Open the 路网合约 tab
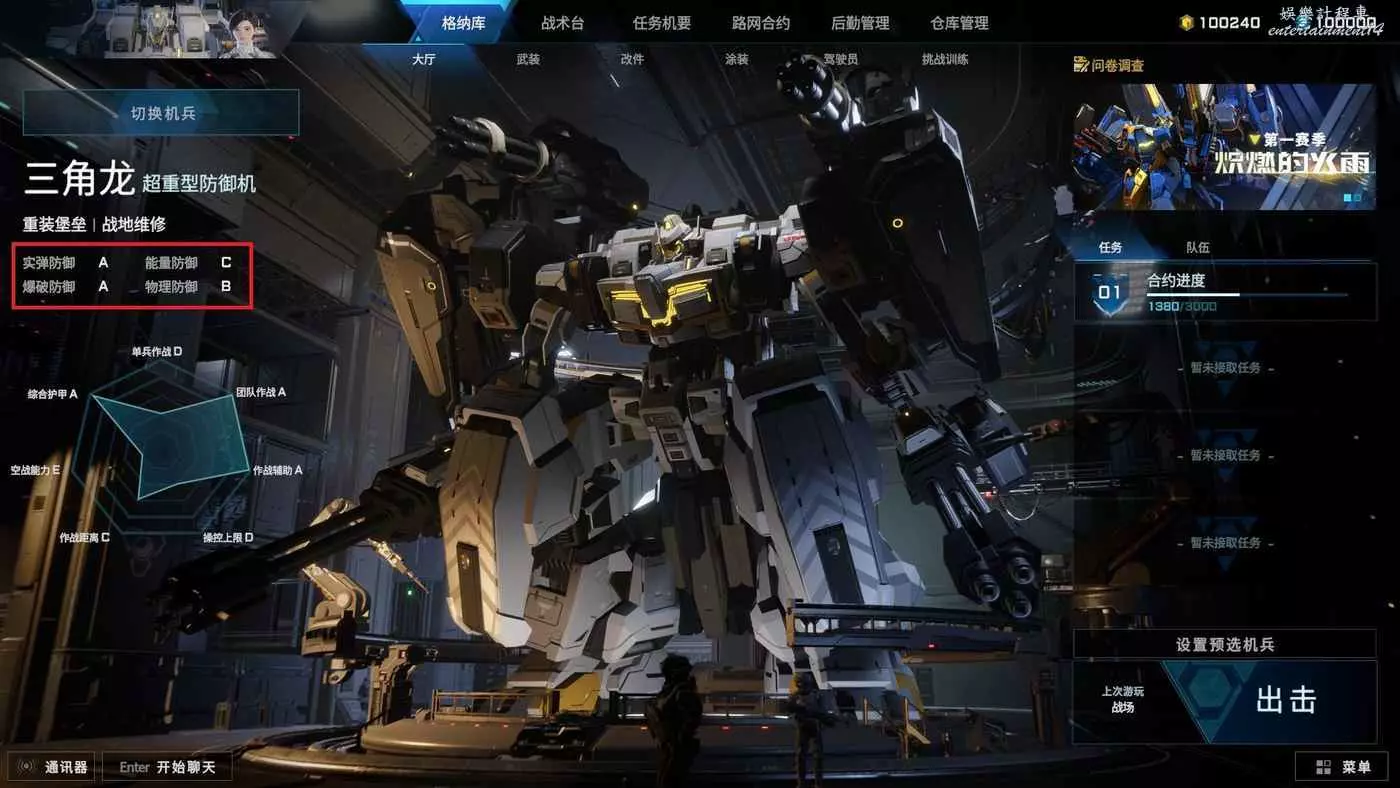Viewport: 1400px width, 788px height. click(x=760, y=23)
